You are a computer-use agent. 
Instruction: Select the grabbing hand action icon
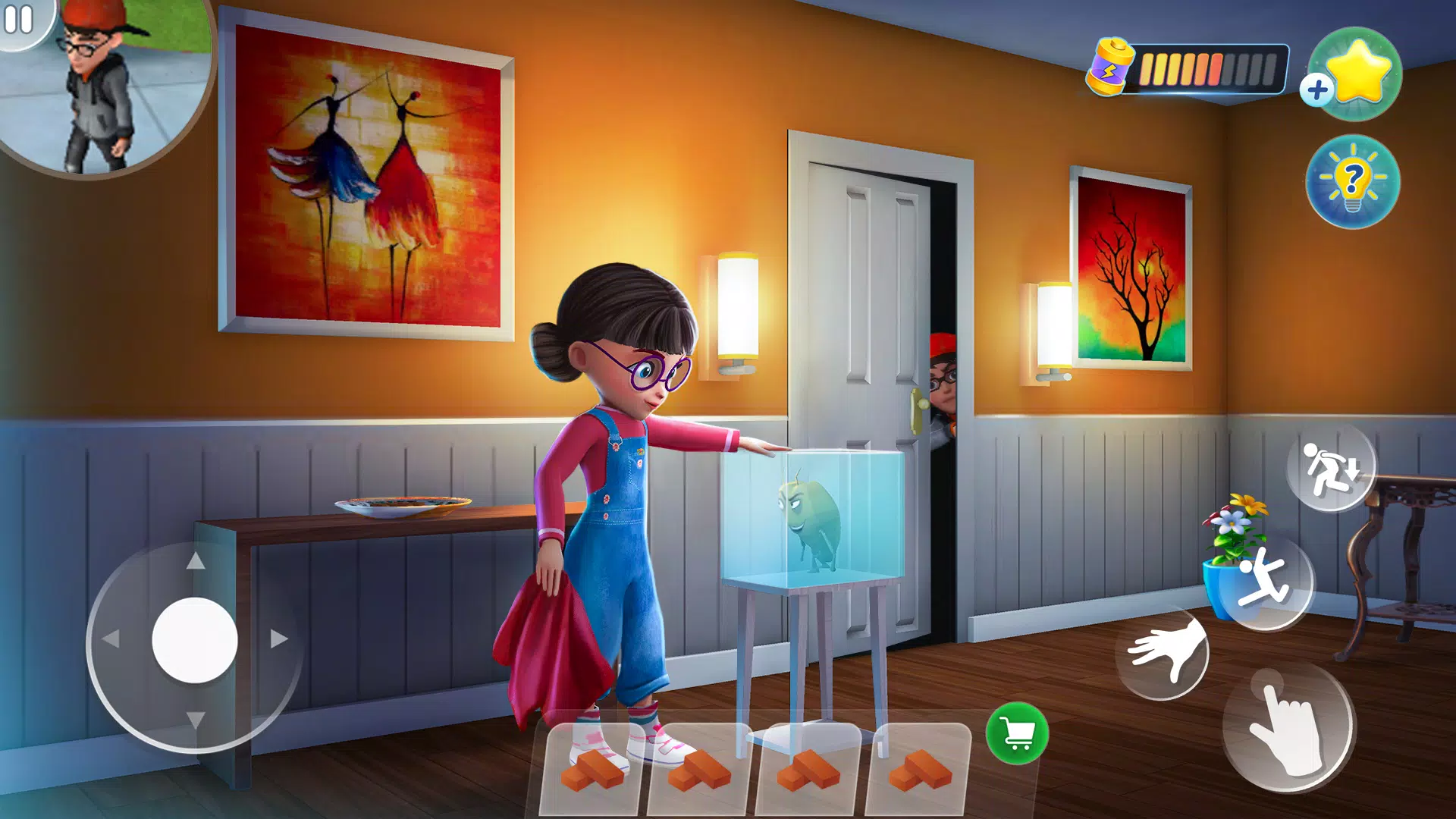click(1166, 651)
